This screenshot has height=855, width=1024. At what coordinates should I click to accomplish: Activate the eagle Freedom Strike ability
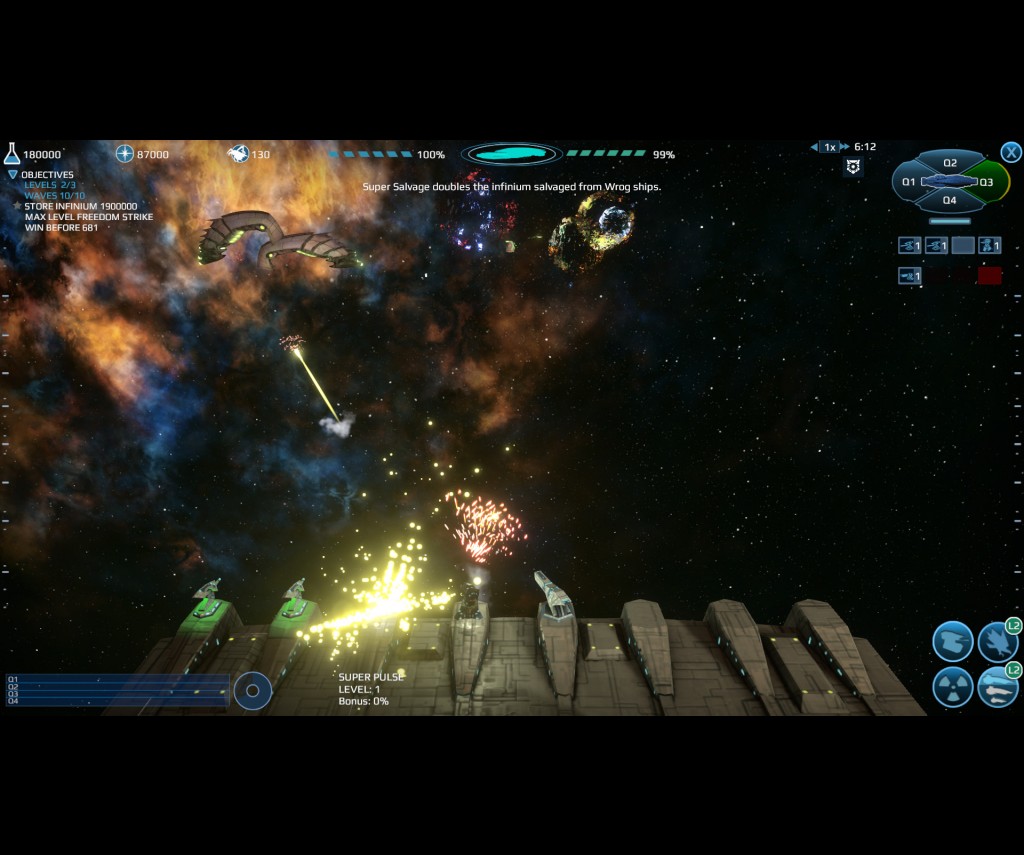coord(997,642)
